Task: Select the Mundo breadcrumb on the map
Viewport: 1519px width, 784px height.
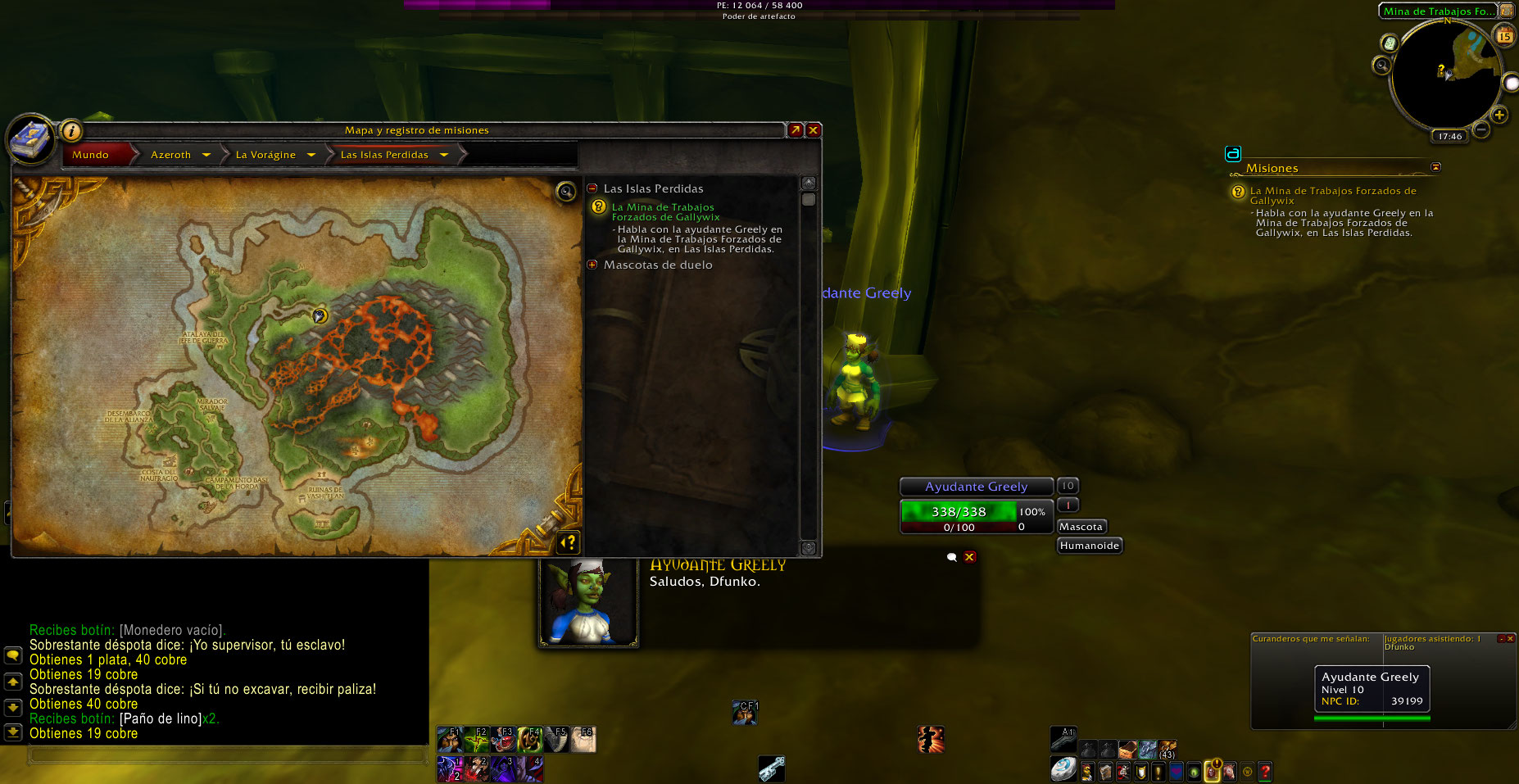Action: (x=90, y=155)
